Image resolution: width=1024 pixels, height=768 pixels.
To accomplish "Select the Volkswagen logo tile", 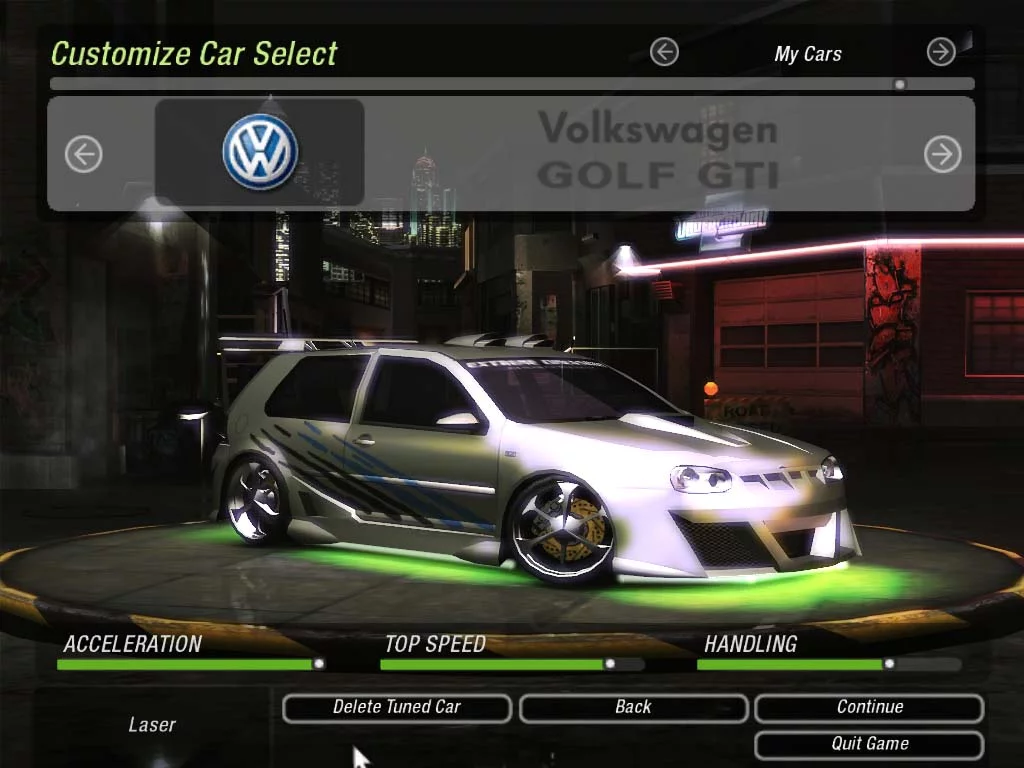I will tap(260, 152).
